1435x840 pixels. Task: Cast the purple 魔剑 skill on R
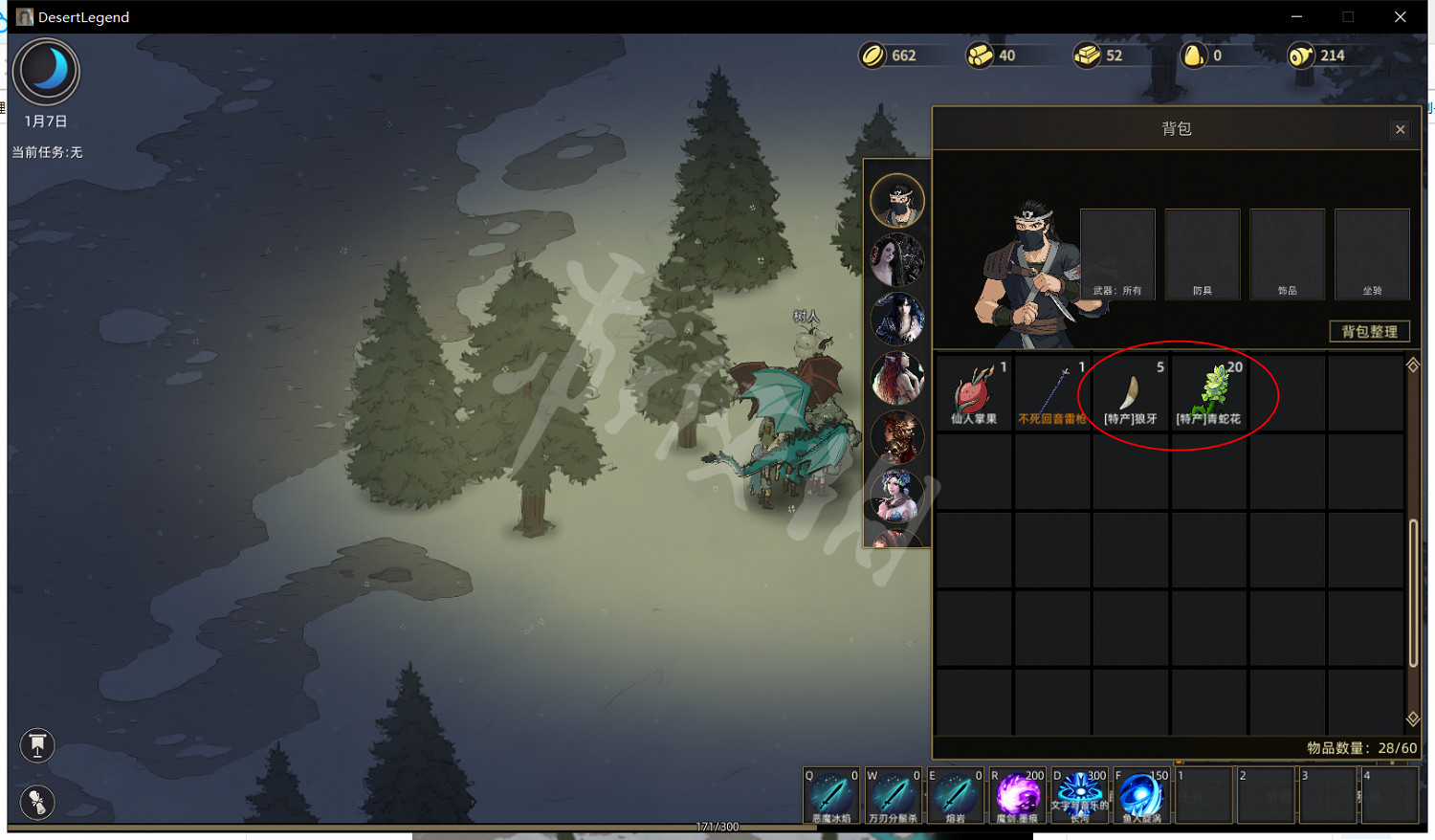point(1018,795)
